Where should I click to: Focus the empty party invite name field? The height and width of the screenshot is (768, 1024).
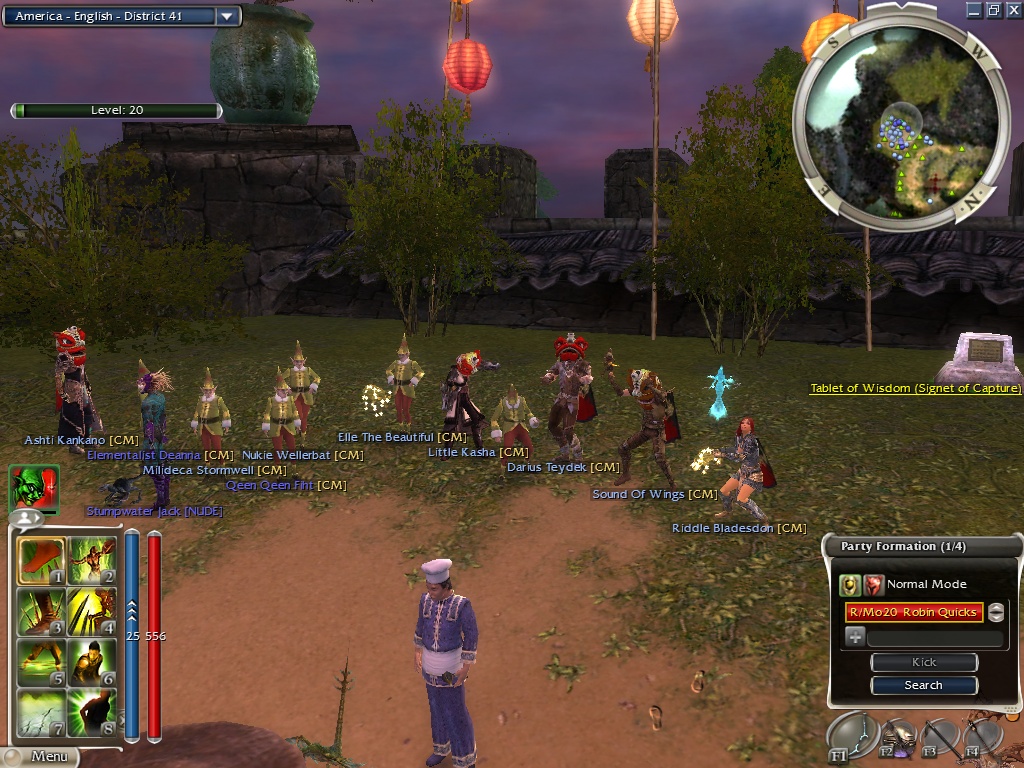click(x=934, y=638)
